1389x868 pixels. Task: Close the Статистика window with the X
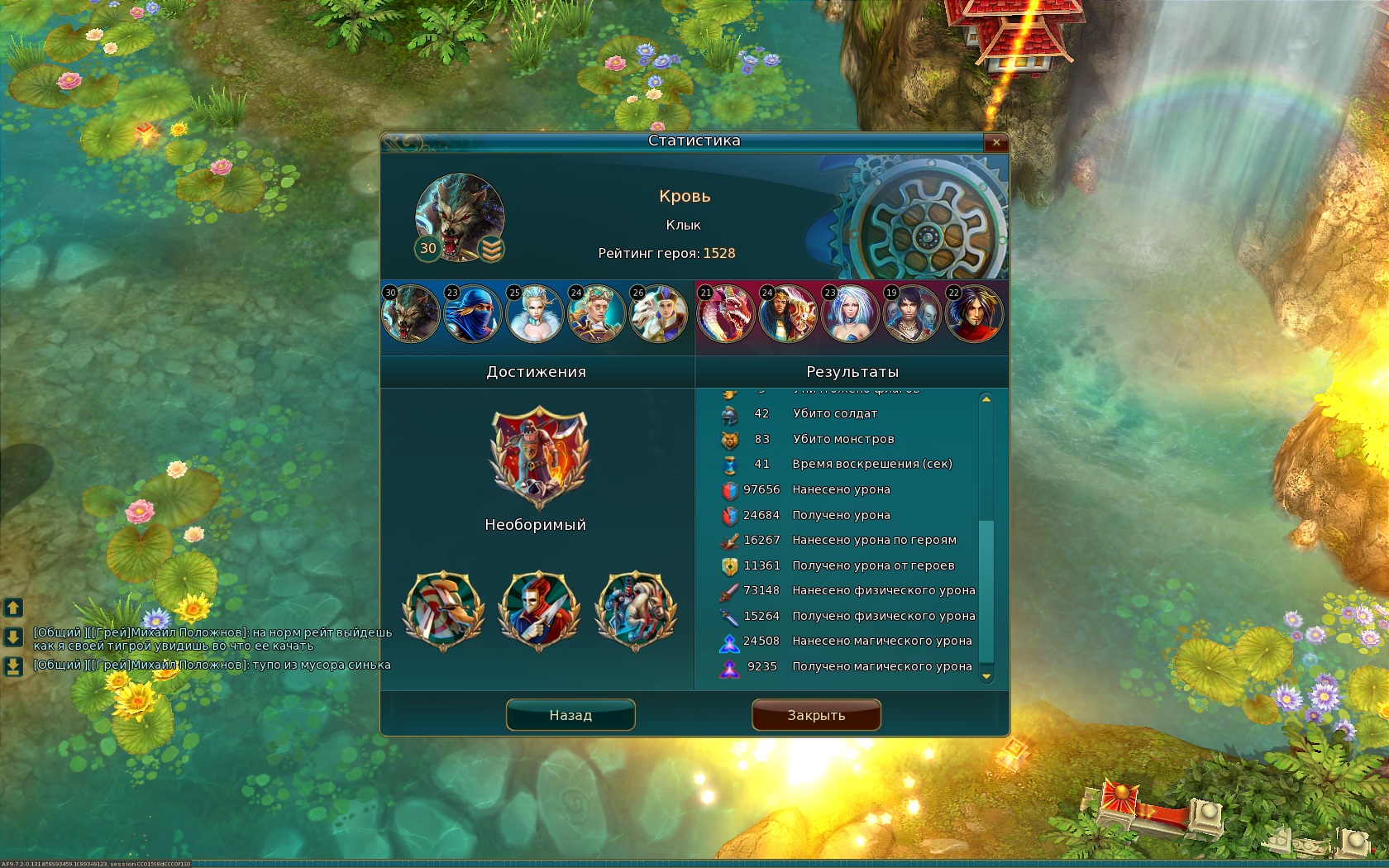click(x=996, y=142)
